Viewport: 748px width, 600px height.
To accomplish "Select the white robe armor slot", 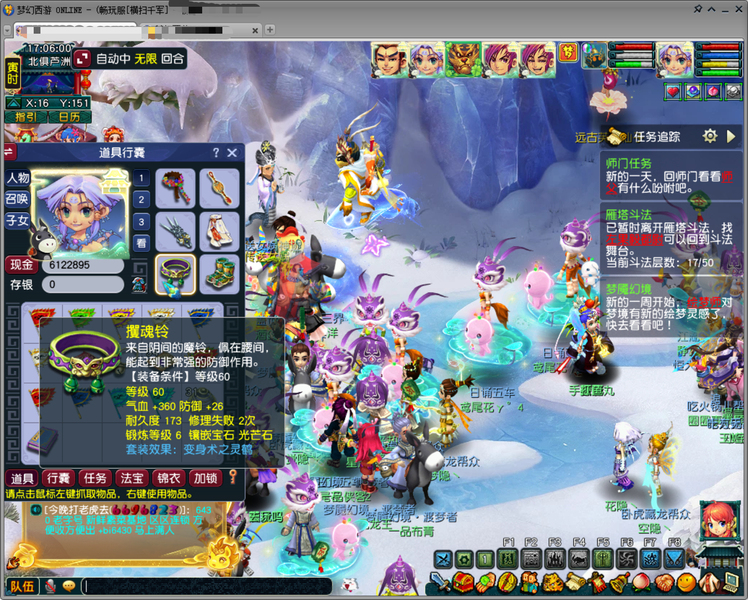I will pyautogui.click(x=219, y=231).
